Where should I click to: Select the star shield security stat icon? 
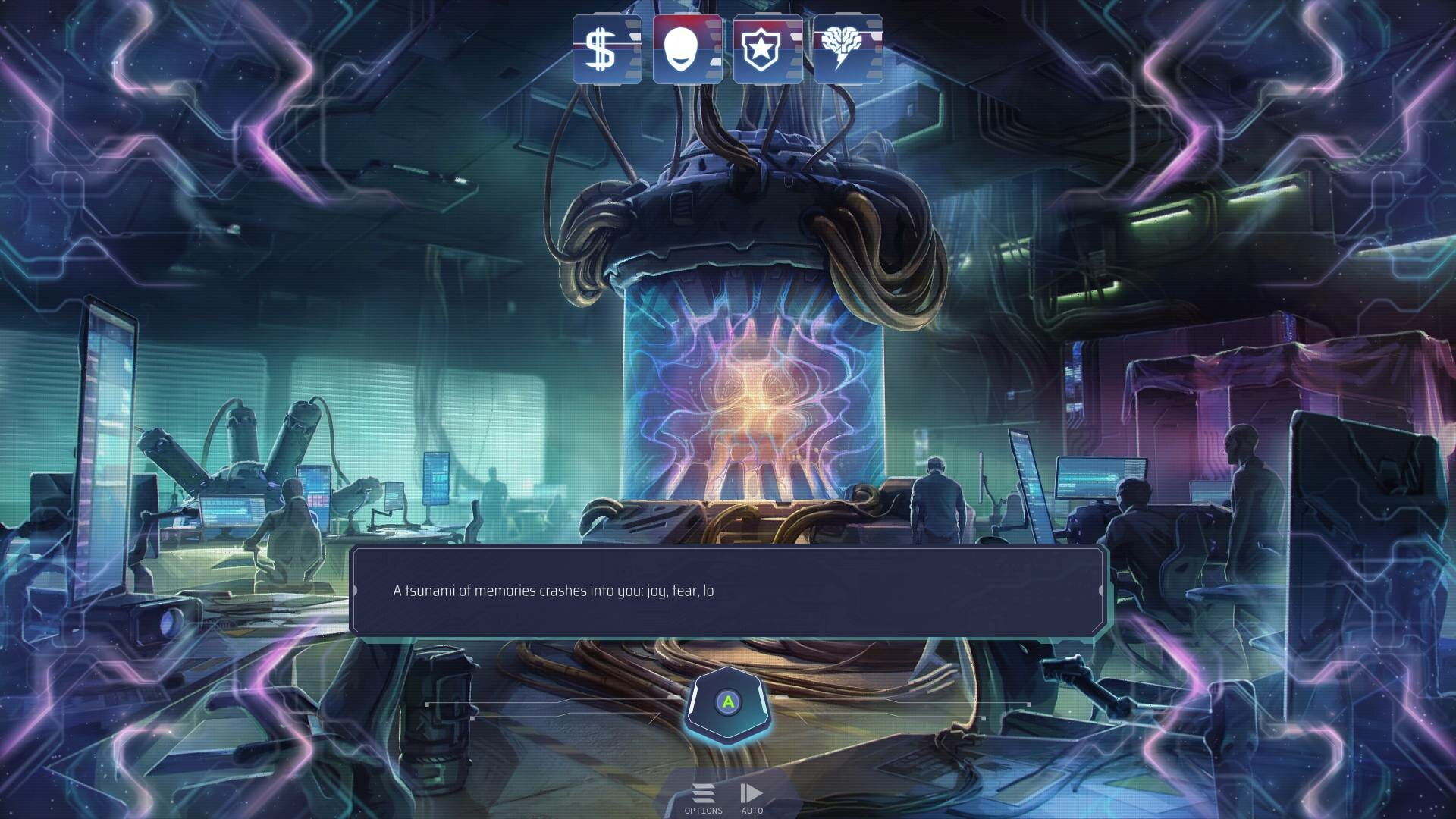(x=767, y=49)
